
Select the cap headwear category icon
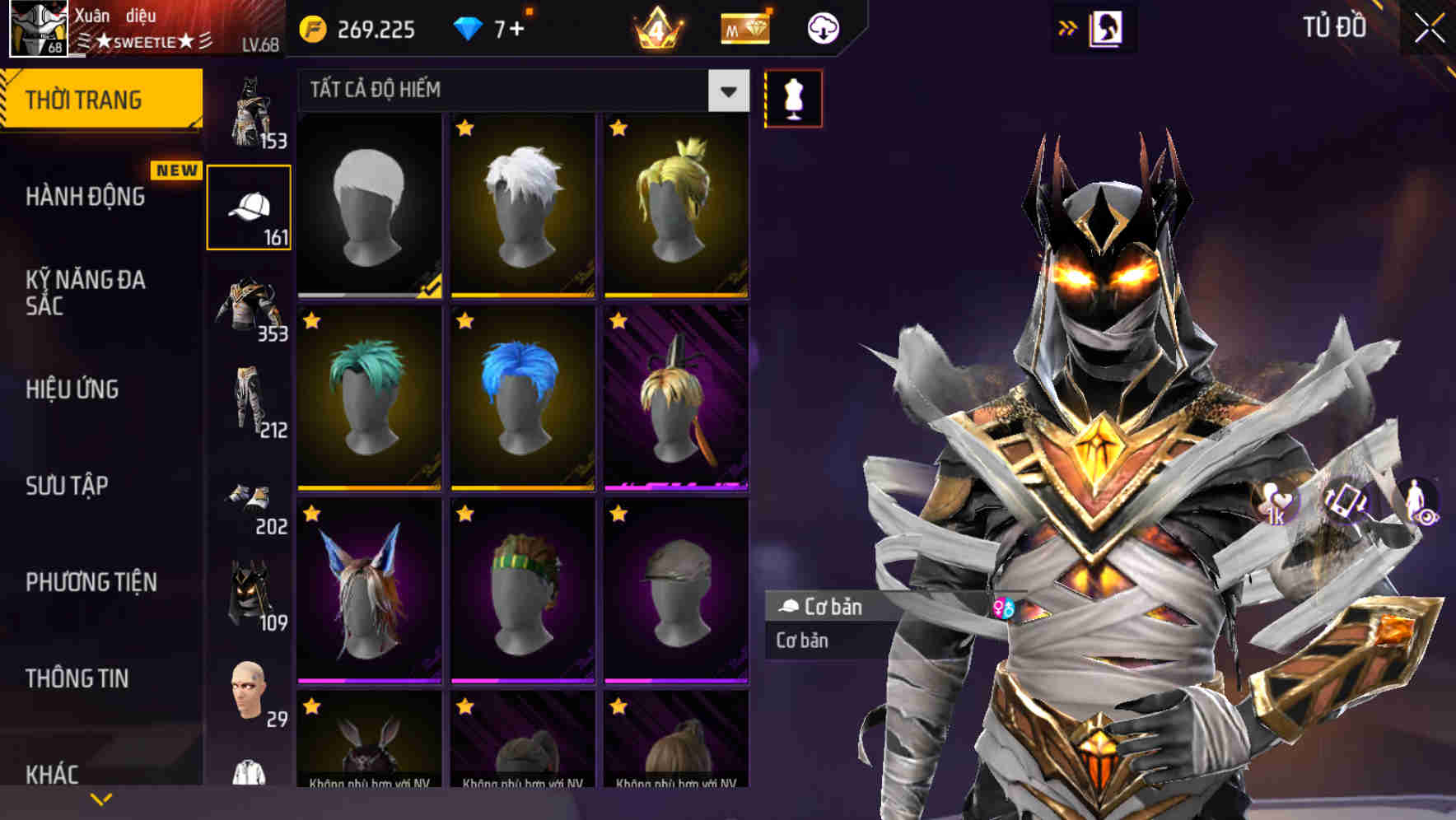coord(250,204)
